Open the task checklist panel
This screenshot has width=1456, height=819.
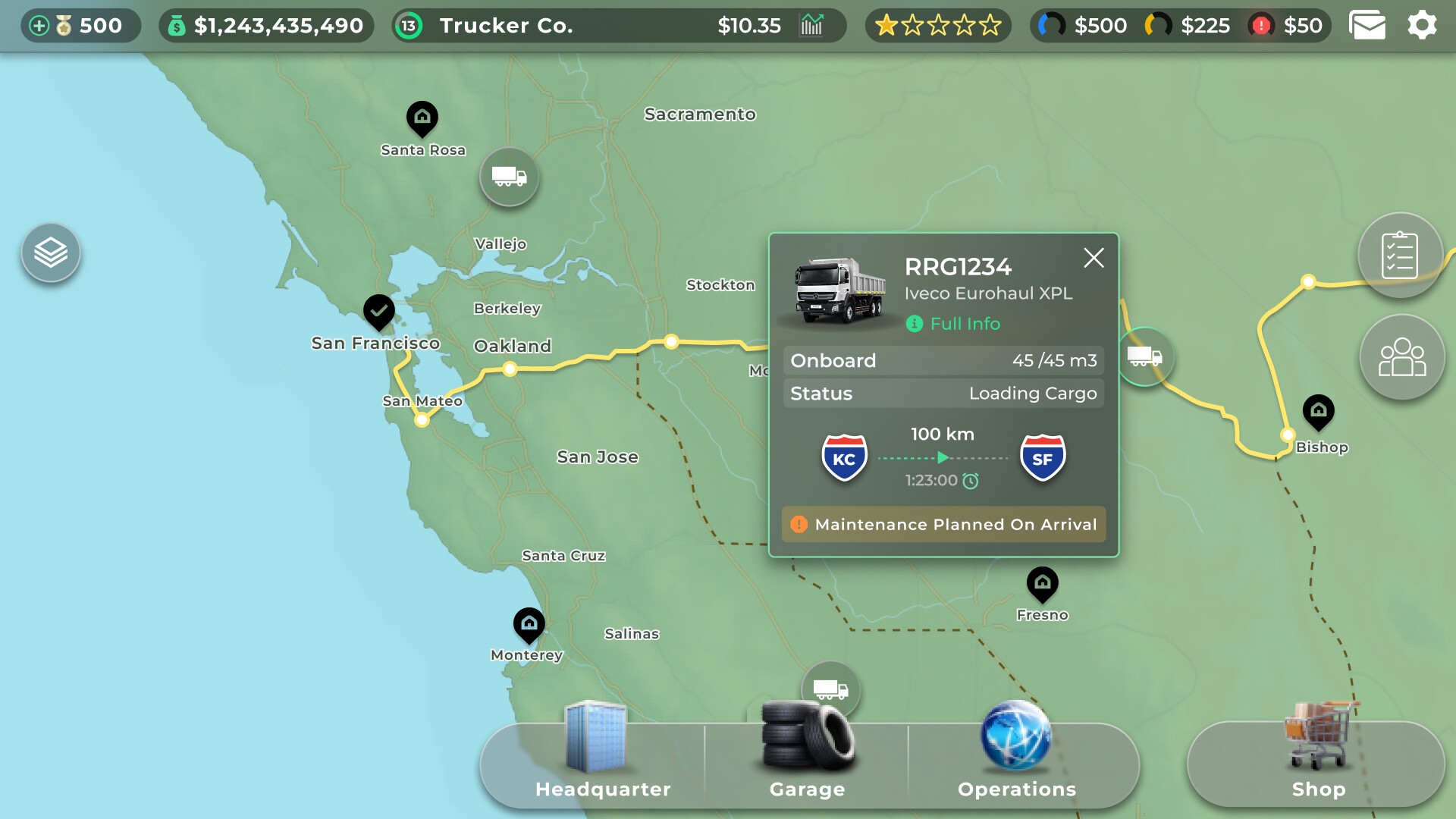click(1401, 254)
